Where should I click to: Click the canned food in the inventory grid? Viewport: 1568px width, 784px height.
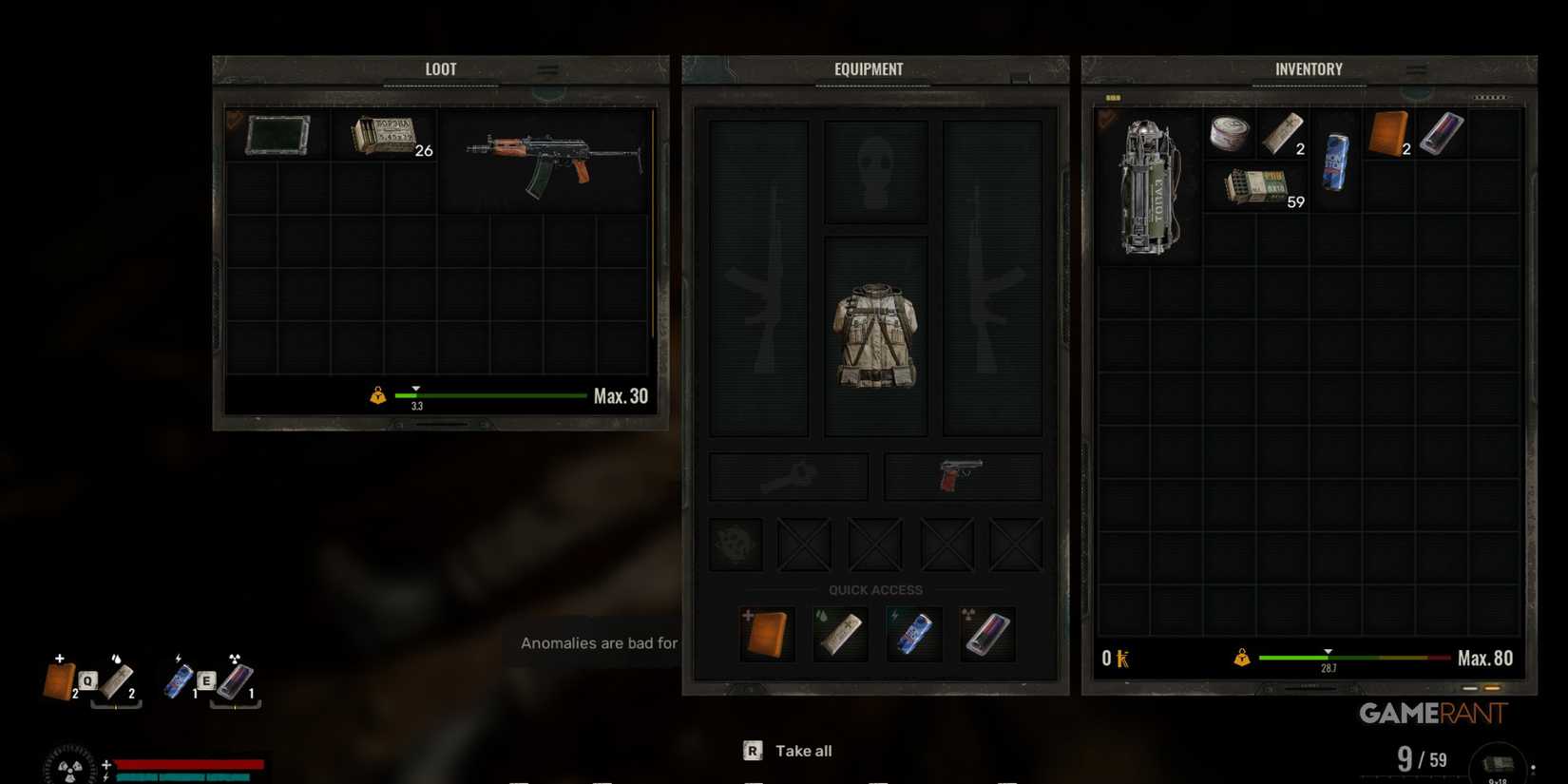click(x=1229, y=133)
